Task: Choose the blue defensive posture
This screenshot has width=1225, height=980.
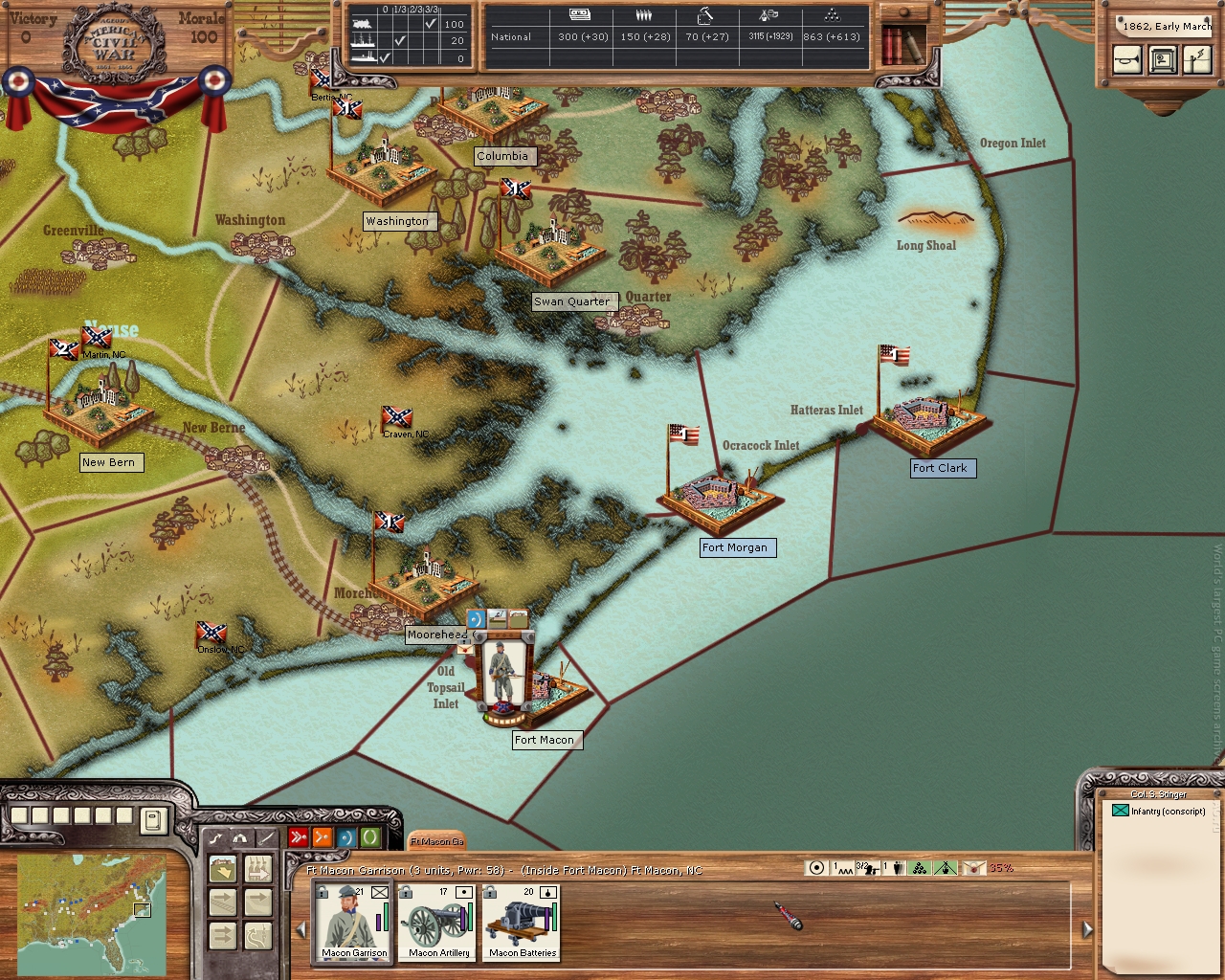Action: [345, 837]
